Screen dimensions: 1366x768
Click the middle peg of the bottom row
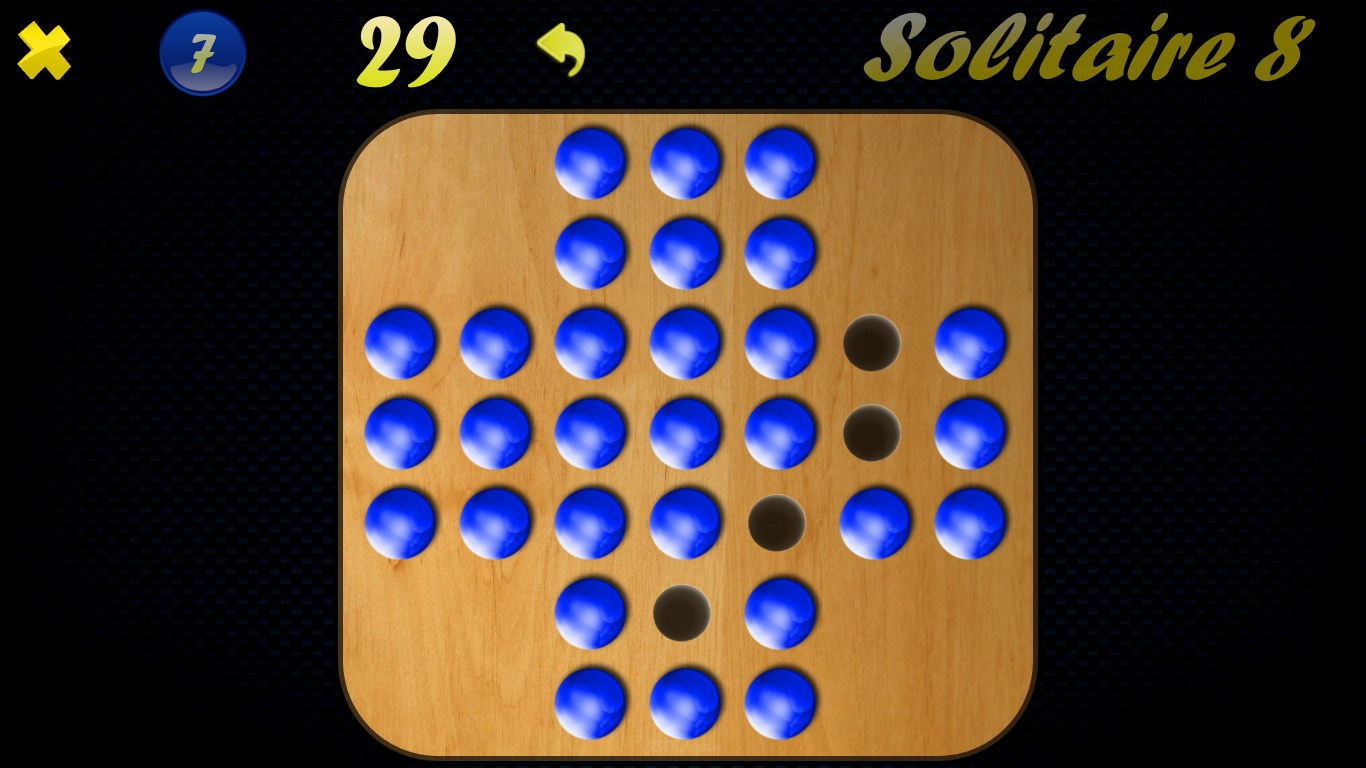pyautogui.click(x=685, y=701)
